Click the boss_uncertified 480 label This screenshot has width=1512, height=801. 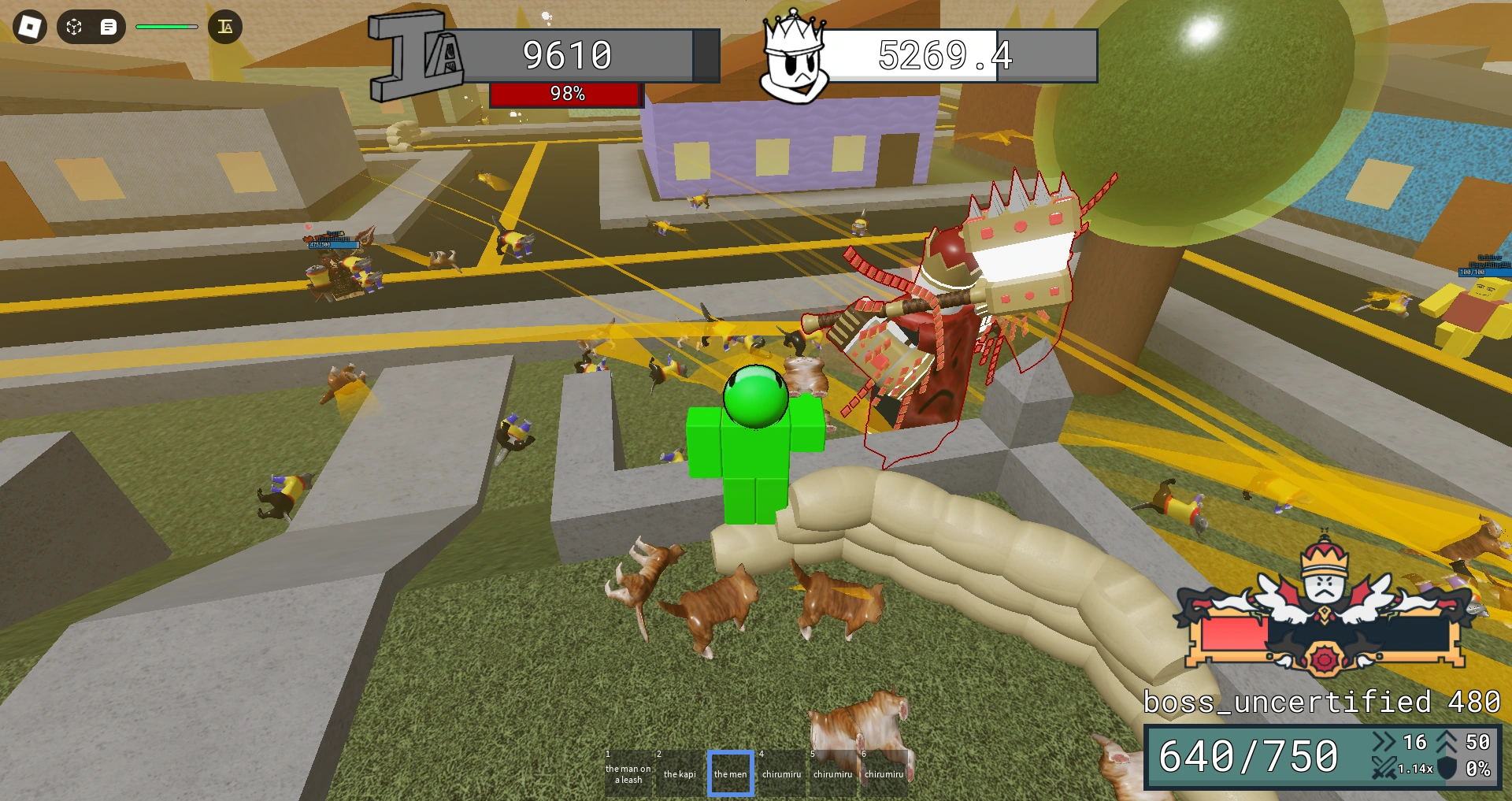1319,700
